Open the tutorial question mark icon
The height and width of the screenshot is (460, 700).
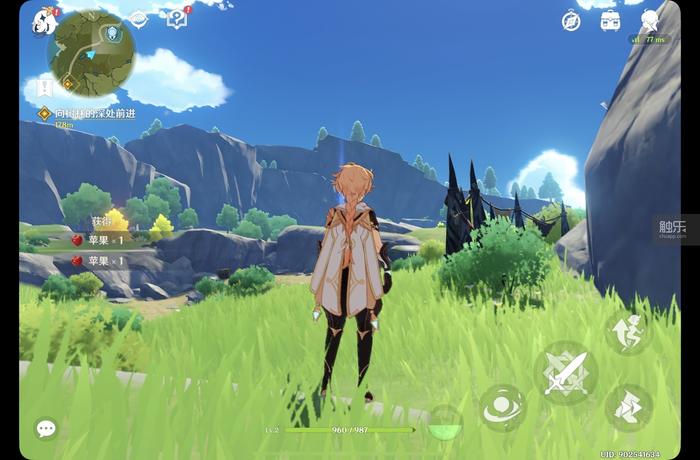178,18
